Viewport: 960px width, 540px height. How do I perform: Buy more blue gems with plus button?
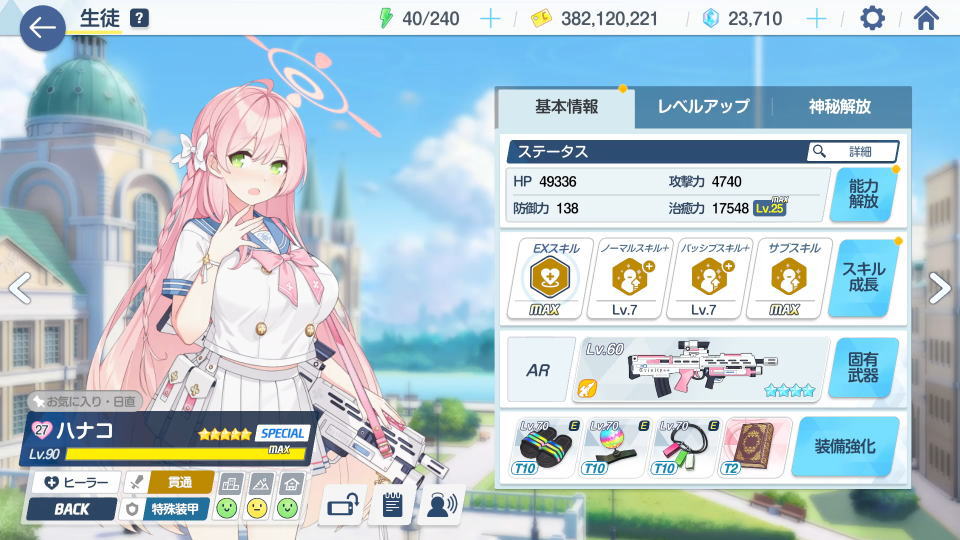click(817, 18)
